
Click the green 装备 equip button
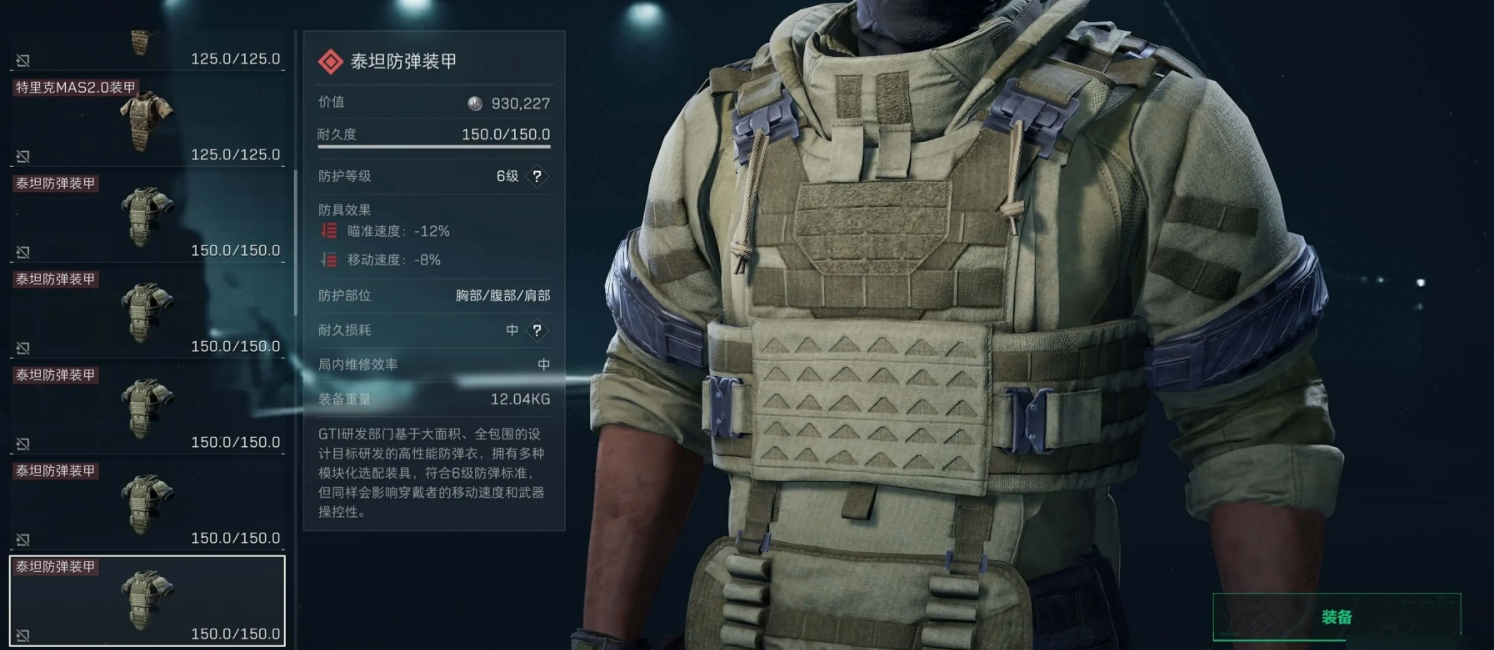pyautogui.click(x=1336, y=617)
